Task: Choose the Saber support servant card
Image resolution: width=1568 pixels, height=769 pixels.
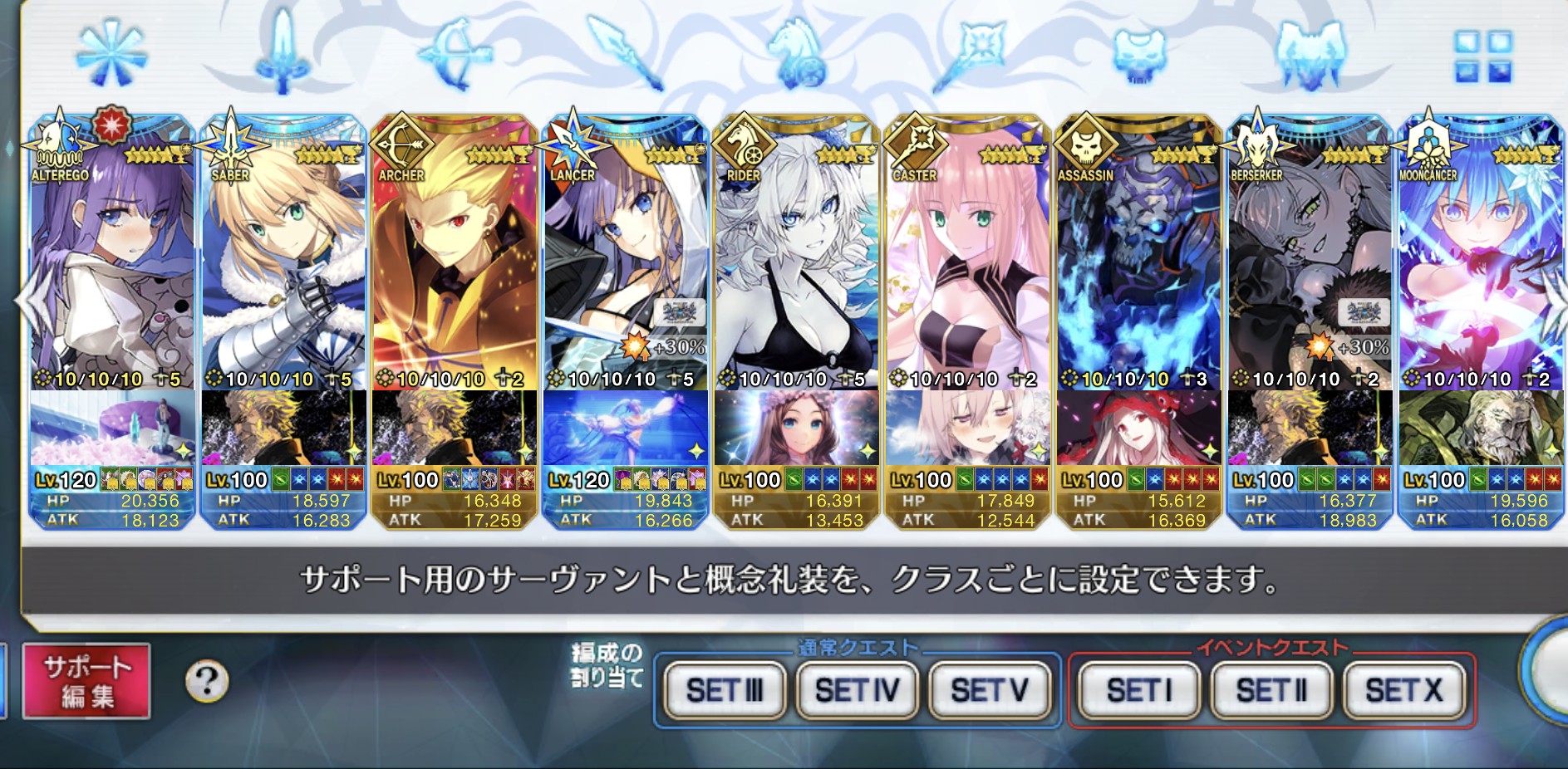Action: click(x=283, y=266)
